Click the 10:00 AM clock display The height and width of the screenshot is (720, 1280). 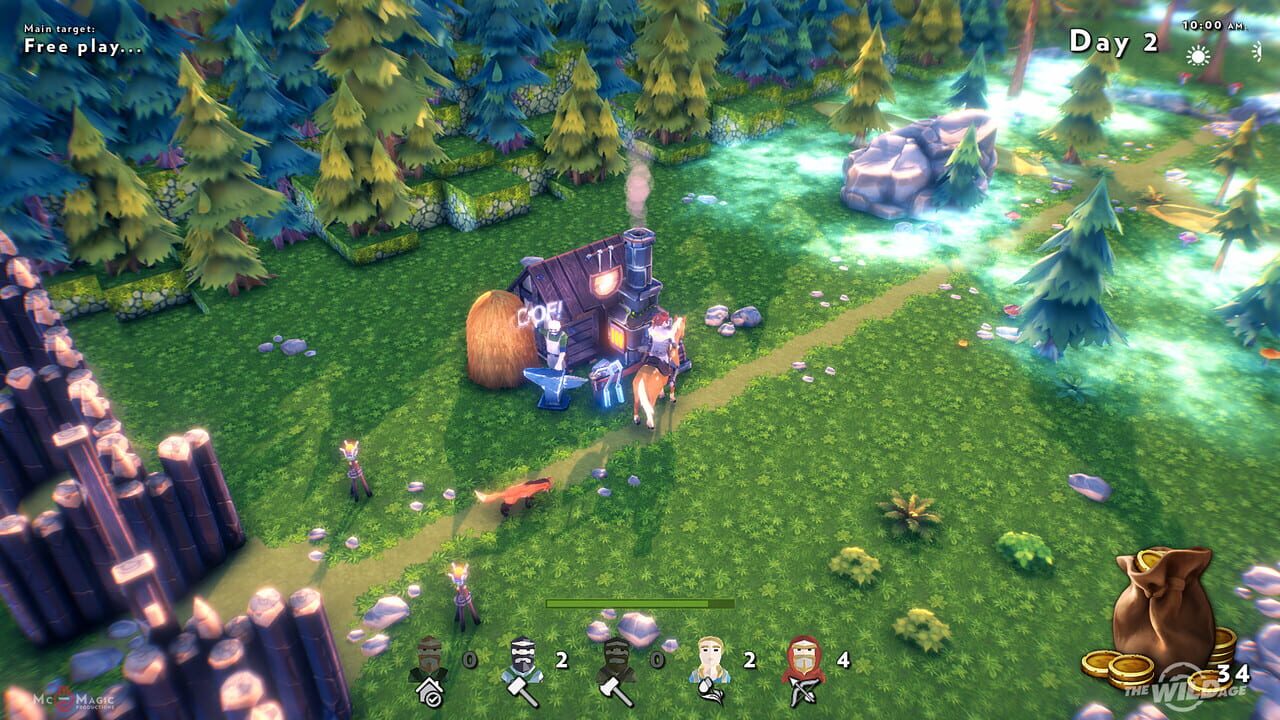click(1213, 23)
